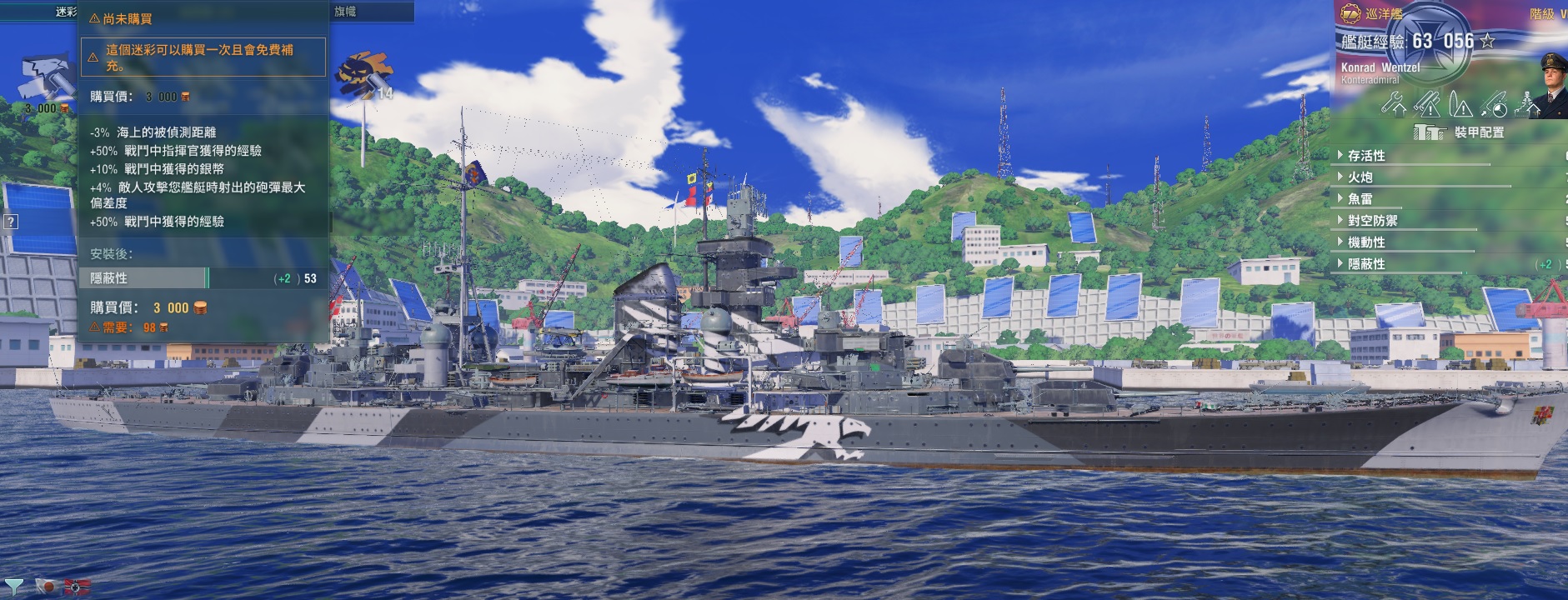The width and height of the screenshot is (1568, 600).
Task: Expand the 機動性 maneuverability stats
Action: point(1366,242)
